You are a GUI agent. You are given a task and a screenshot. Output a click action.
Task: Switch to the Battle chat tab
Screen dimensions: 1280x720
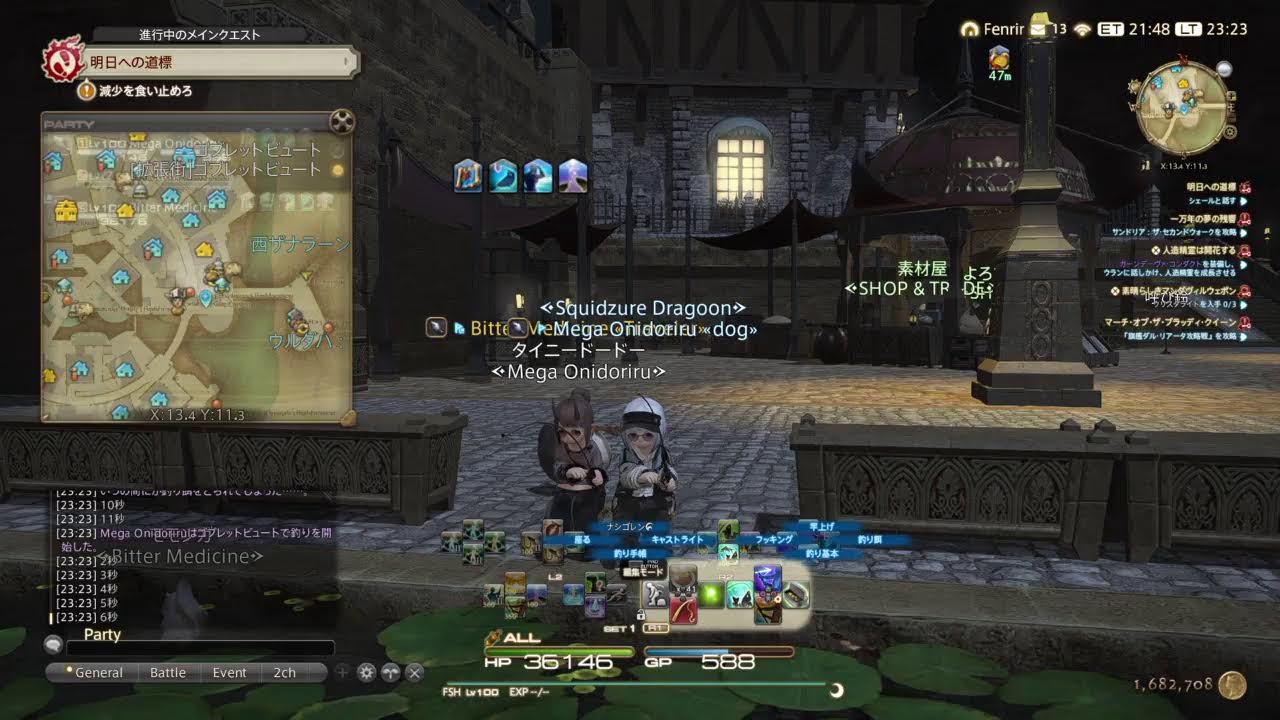168,673
